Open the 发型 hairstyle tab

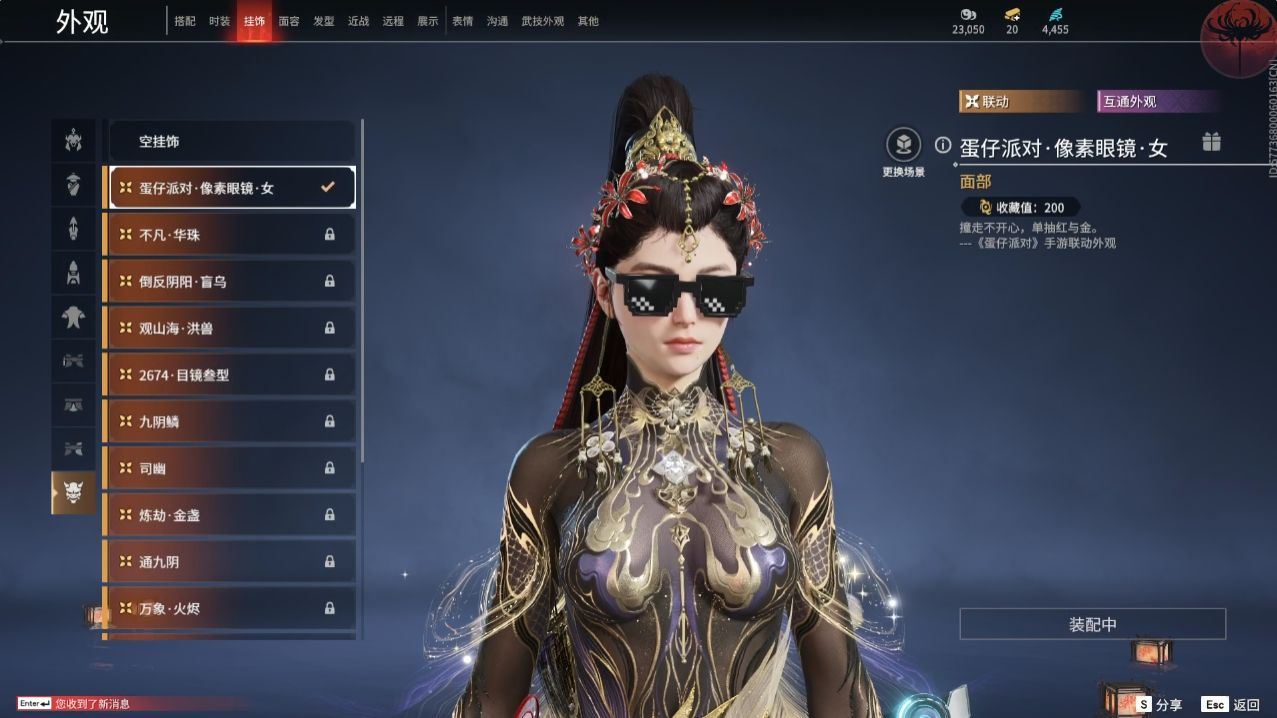(x=323, y=21)
